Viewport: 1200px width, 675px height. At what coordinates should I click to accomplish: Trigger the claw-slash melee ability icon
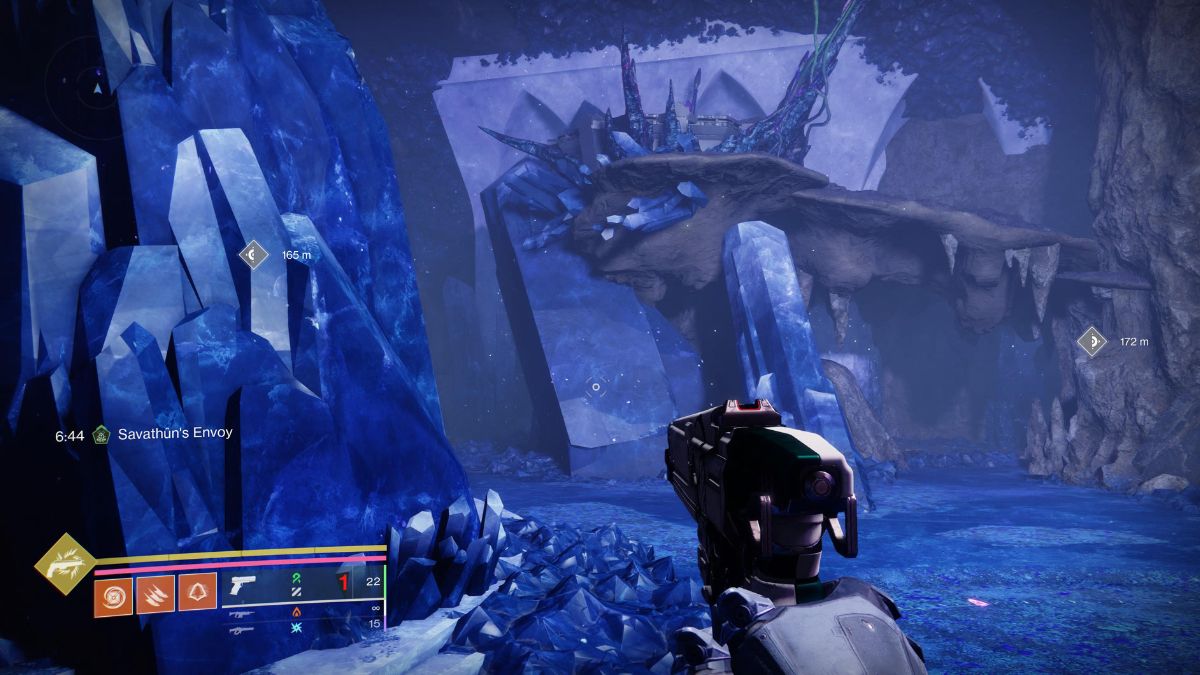[x=156, y=592]
